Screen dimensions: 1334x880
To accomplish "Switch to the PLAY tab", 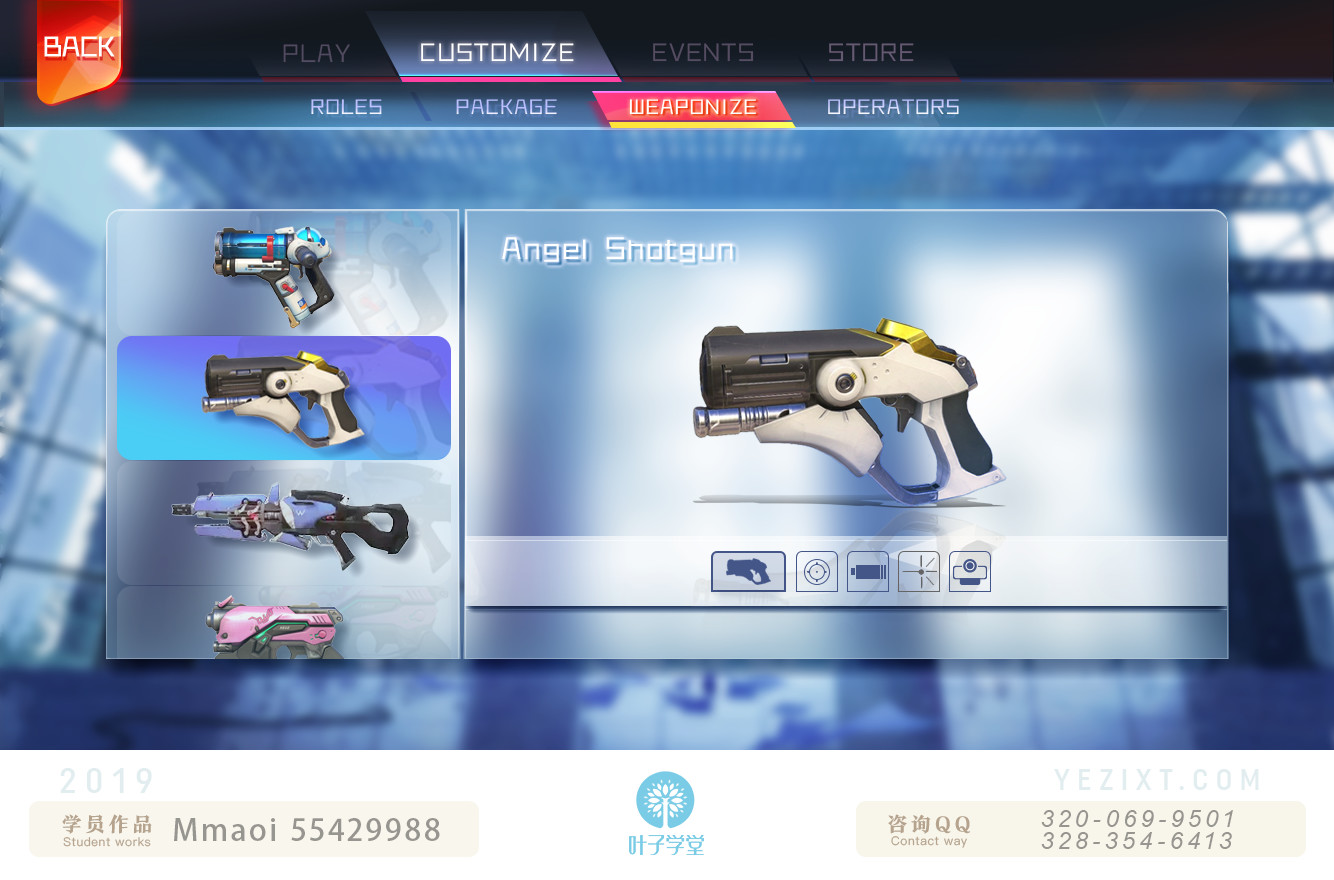I will click(x=316, y=53).
